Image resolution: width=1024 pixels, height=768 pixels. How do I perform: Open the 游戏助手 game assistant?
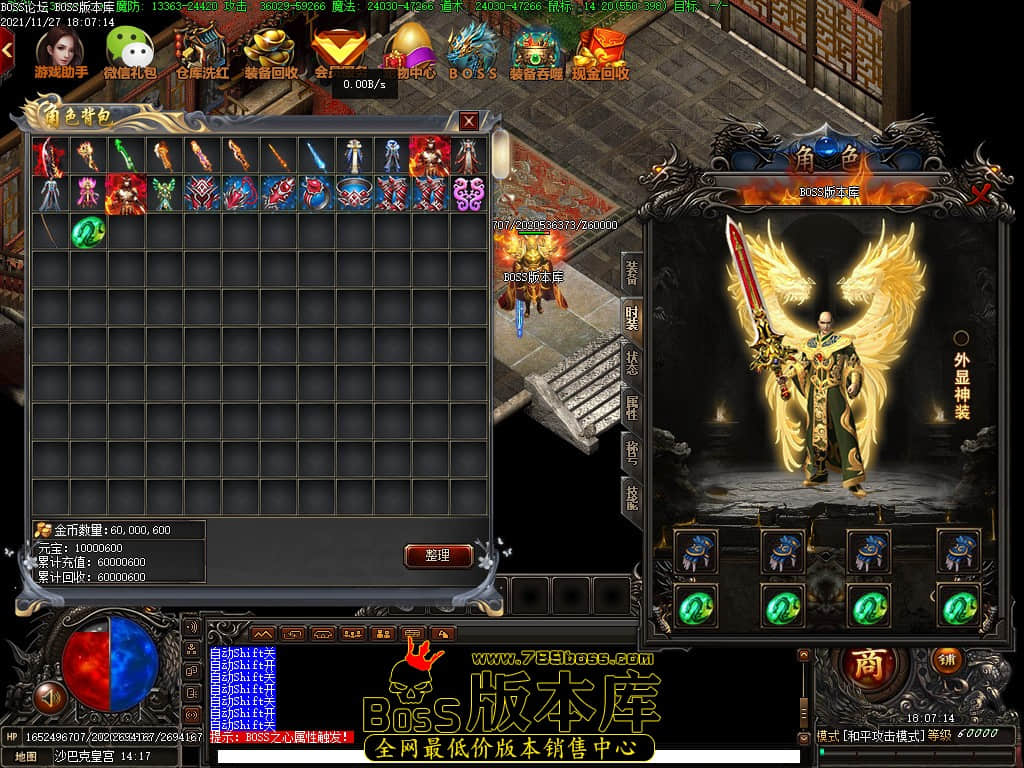tap(60, 52)
